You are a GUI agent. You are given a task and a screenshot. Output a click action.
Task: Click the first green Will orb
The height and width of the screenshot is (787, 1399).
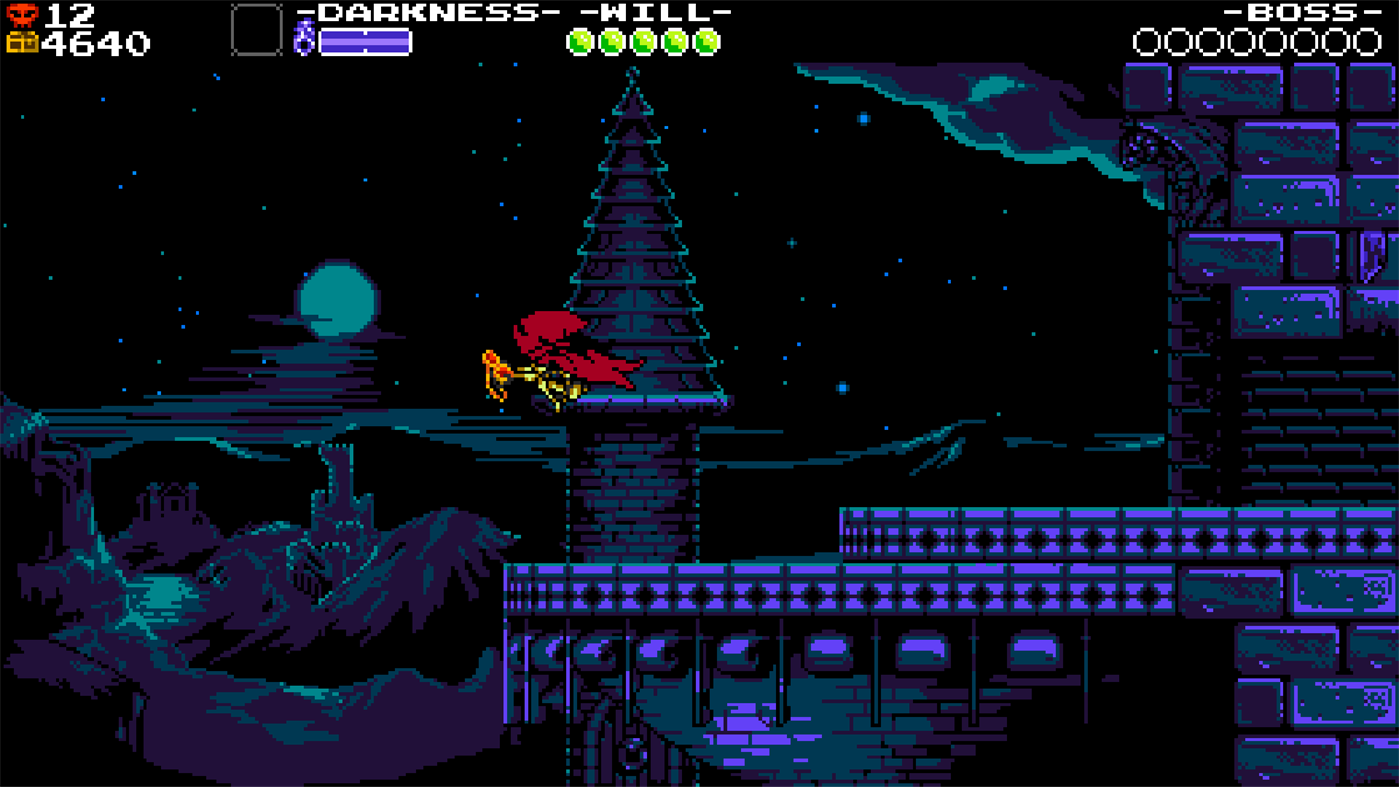point(578,42)
